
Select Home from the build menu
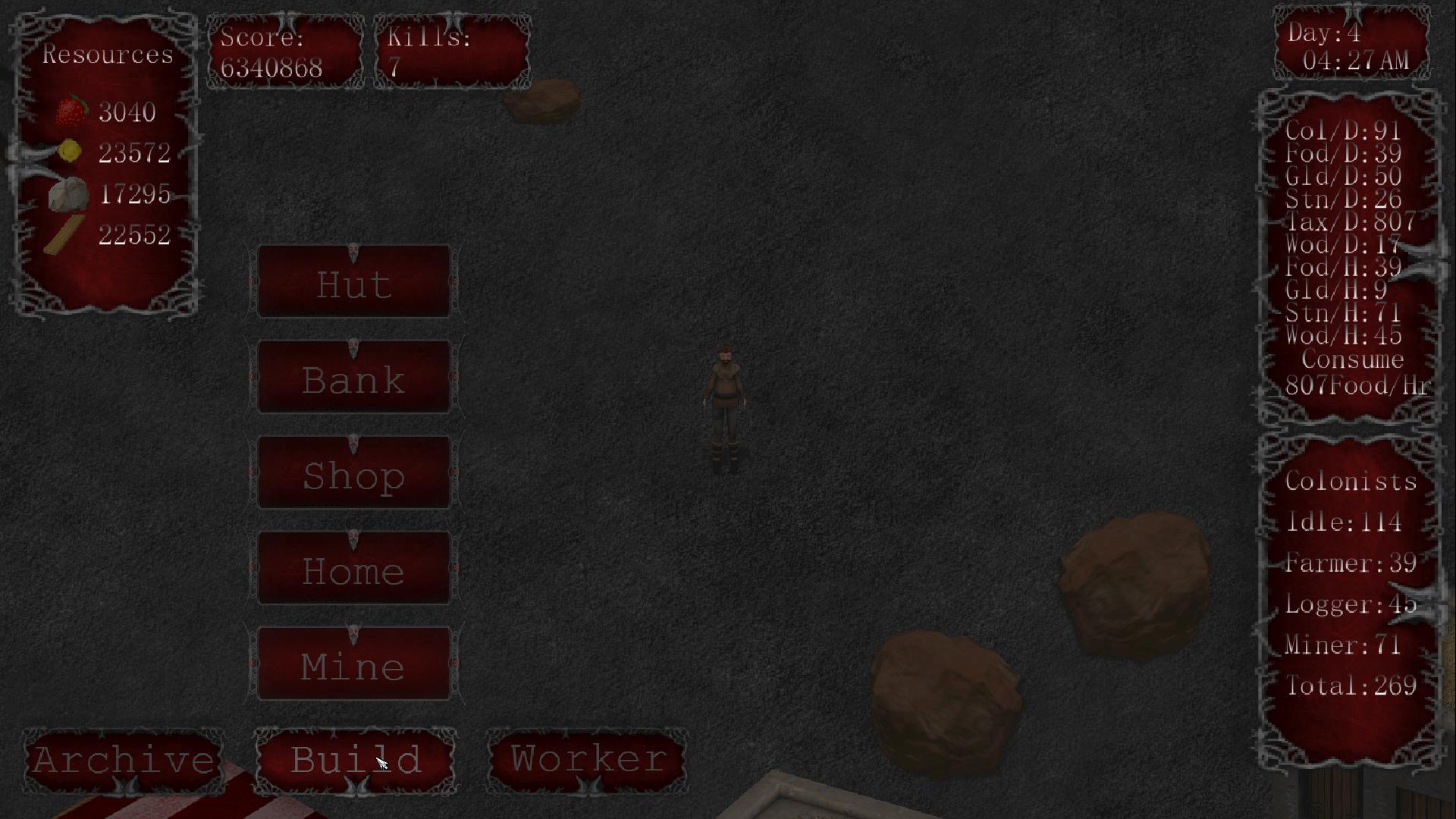tap(353, 570)
